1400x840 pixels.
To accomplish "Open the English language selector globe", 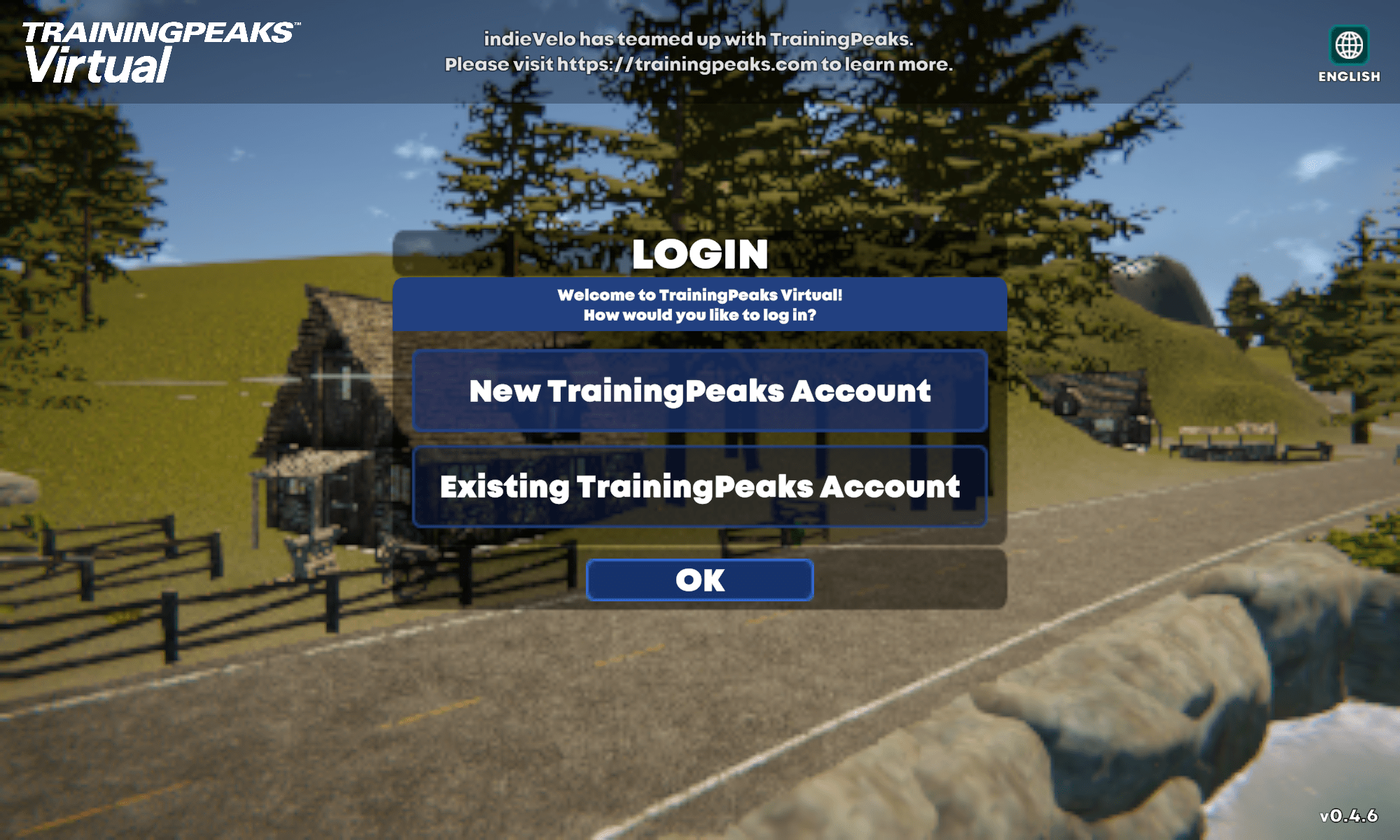I will (x=1349, y=46).
